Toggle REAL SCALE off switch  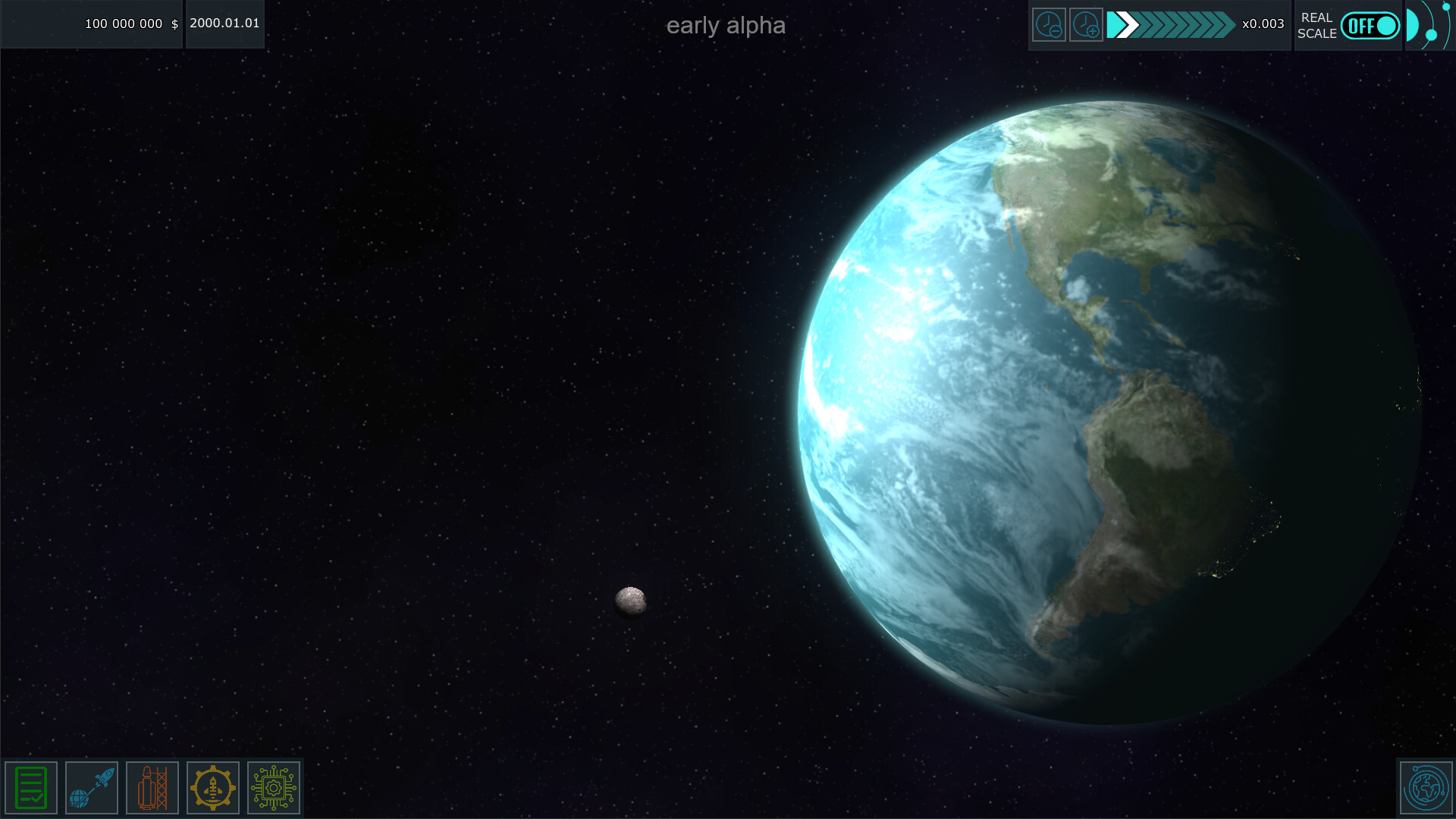[x=1370, y=25]
